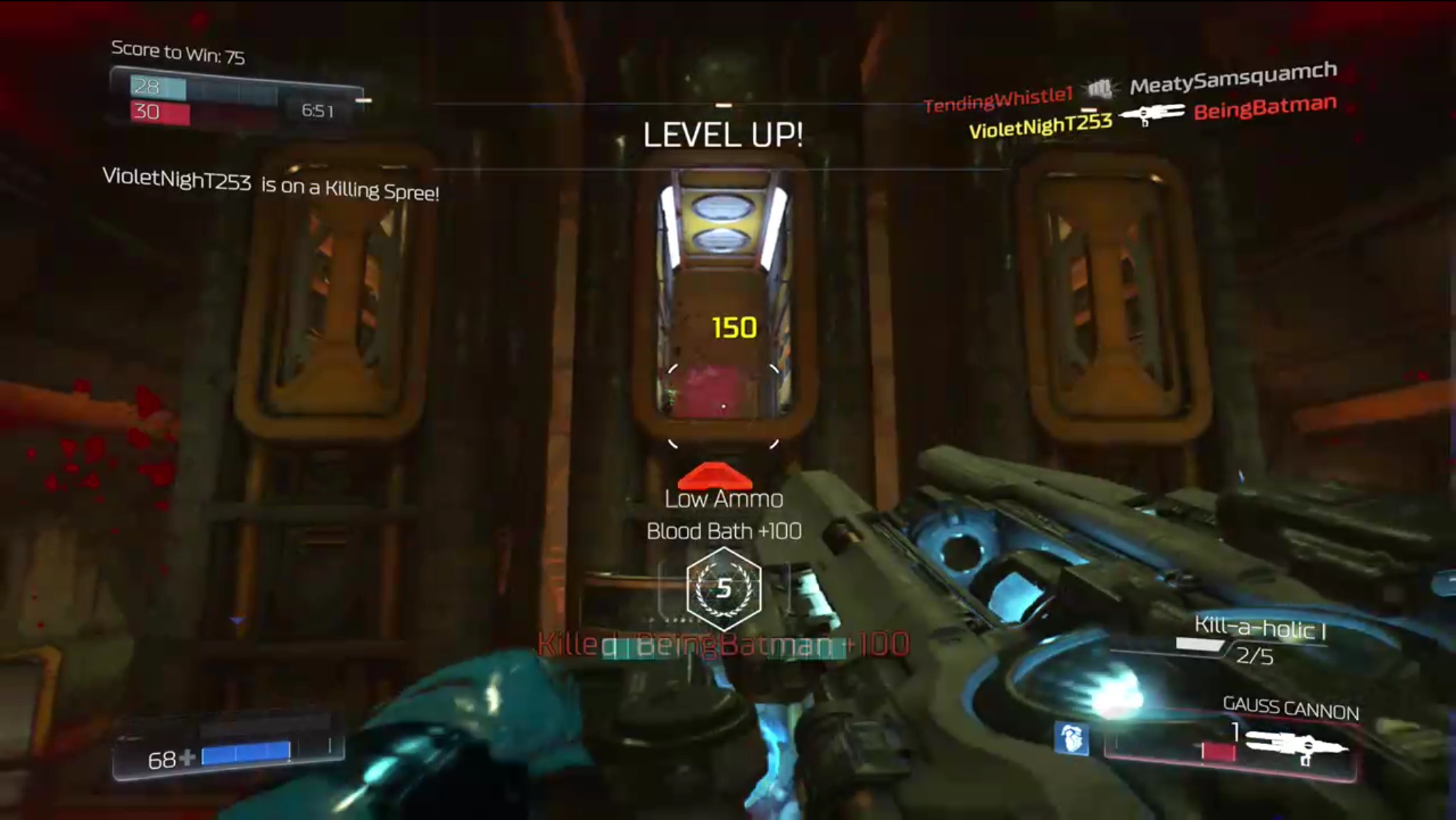
Task: Click the level 5 hexagon badge
Action: click(x=724, y=588)
